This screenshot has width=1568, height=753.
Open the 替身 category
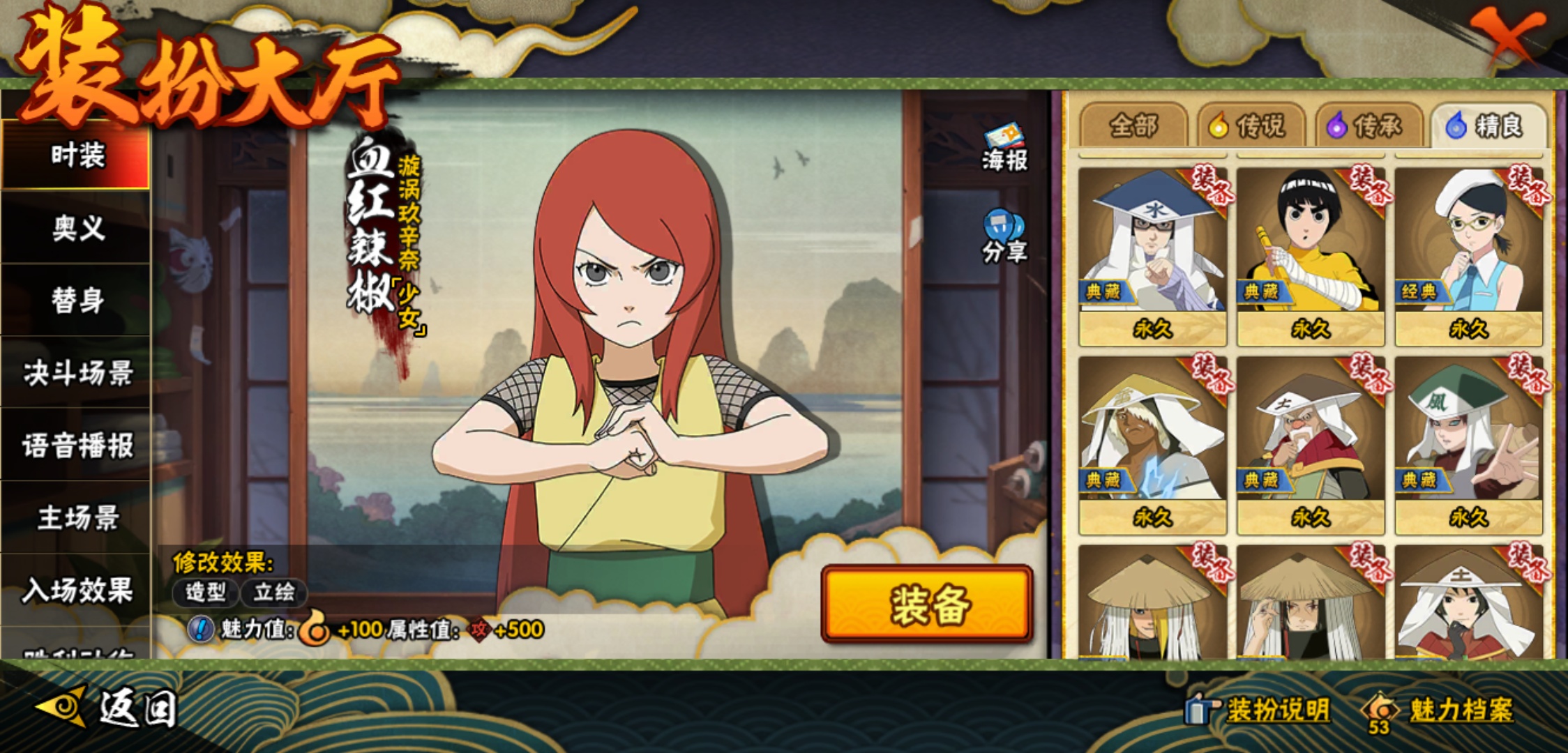(x=77, y=301)
